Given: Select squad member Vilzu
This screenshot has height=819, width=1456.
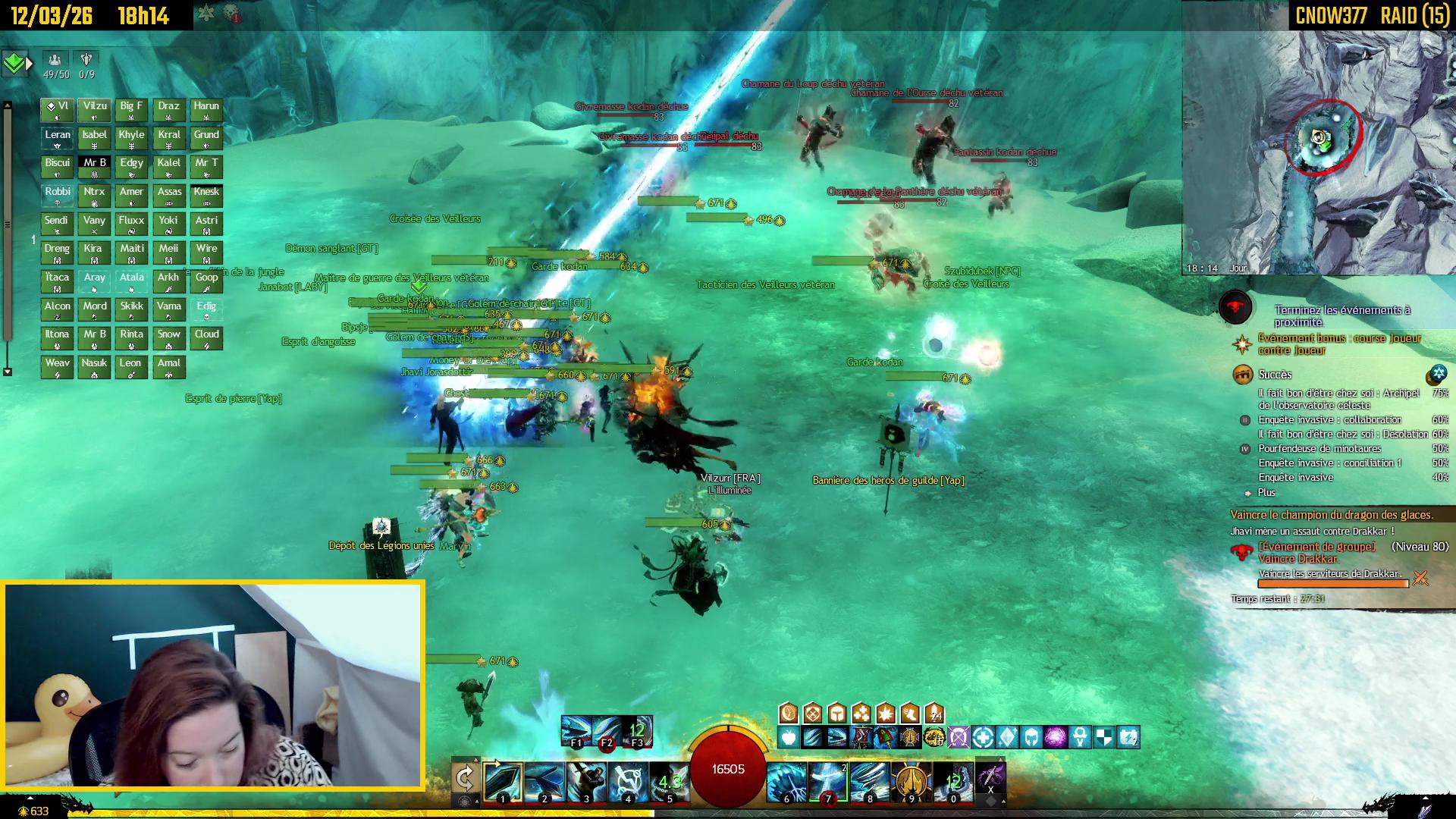Looking at the screenshot, I should [95, 110].
